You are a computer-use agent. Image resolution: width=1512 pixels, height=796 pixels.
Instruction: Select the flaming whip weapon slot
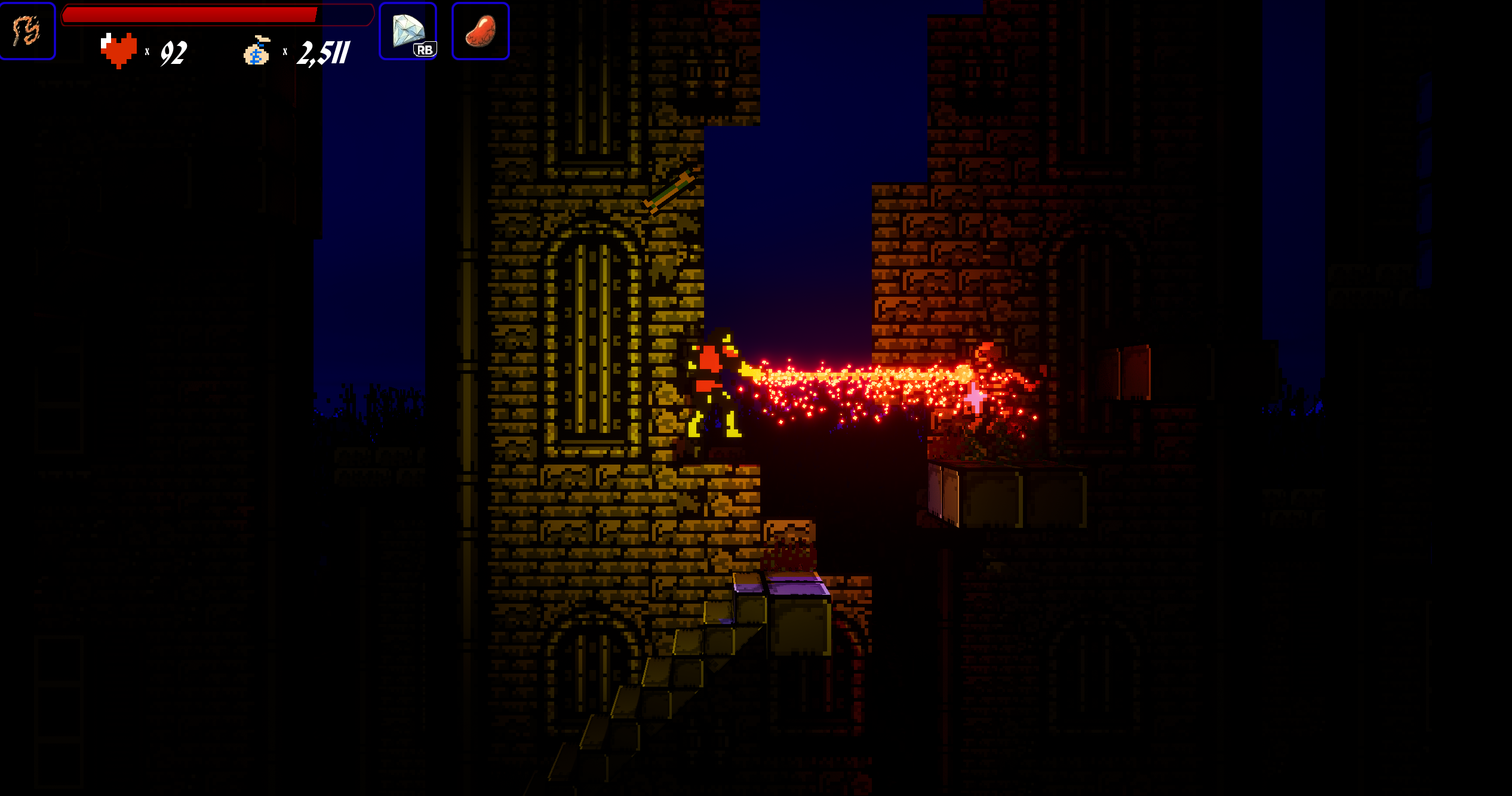[x=27, y=30]
